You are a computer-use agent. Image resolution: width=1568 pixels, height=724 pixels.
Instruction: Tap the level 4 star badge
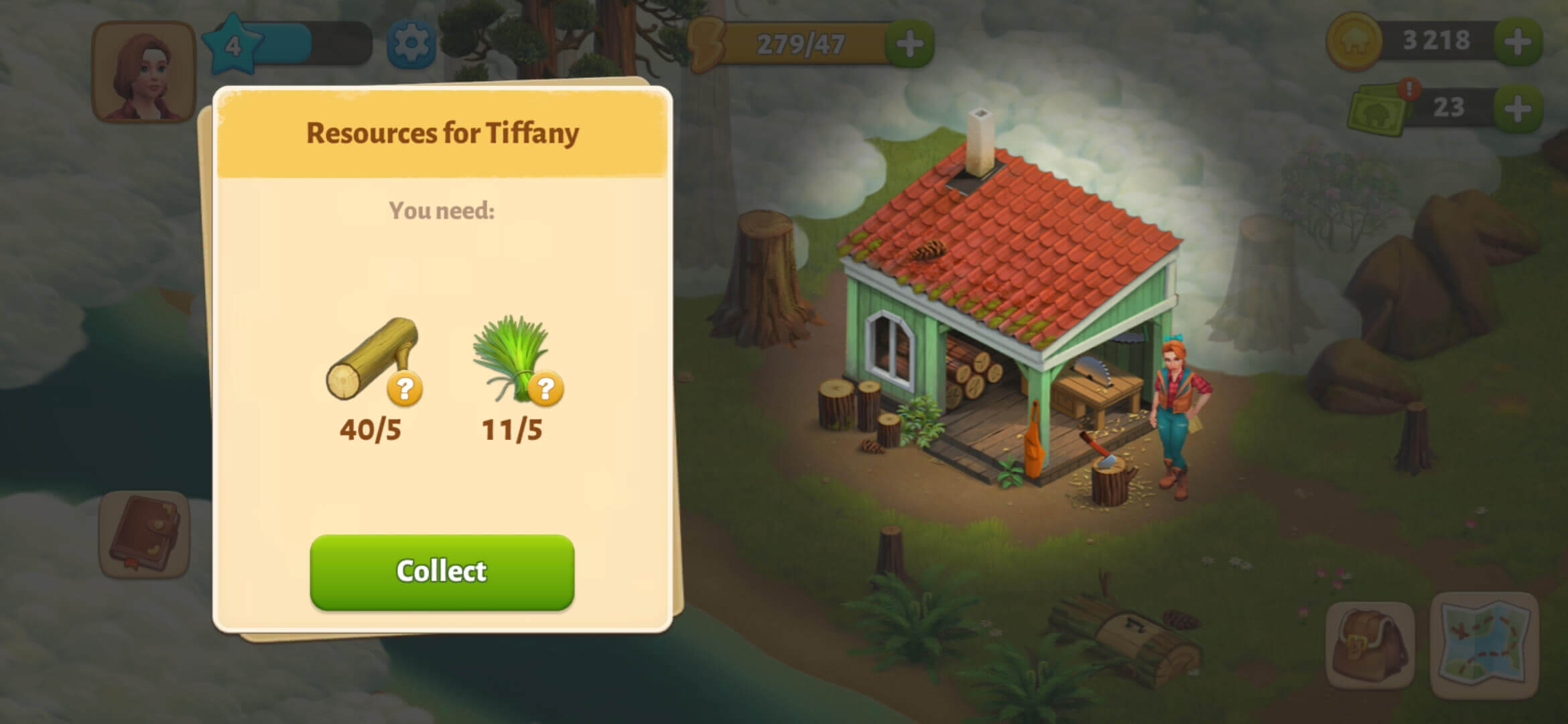pyautogui.click(x=232, y=46)
